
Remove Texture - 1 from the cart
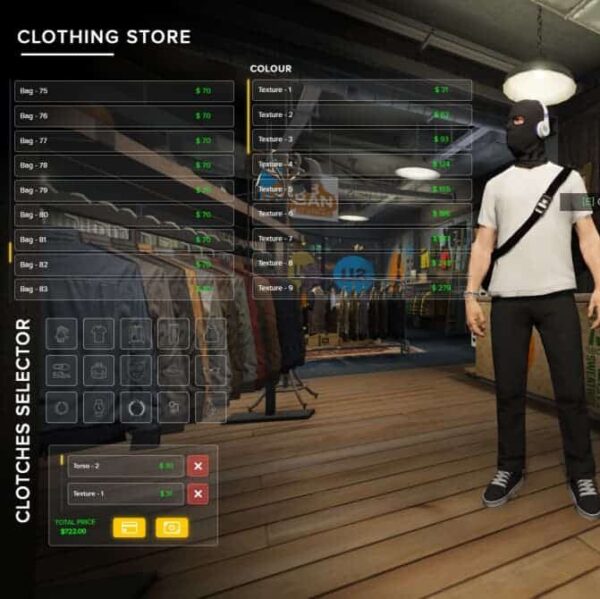click(x=198, y=494)
